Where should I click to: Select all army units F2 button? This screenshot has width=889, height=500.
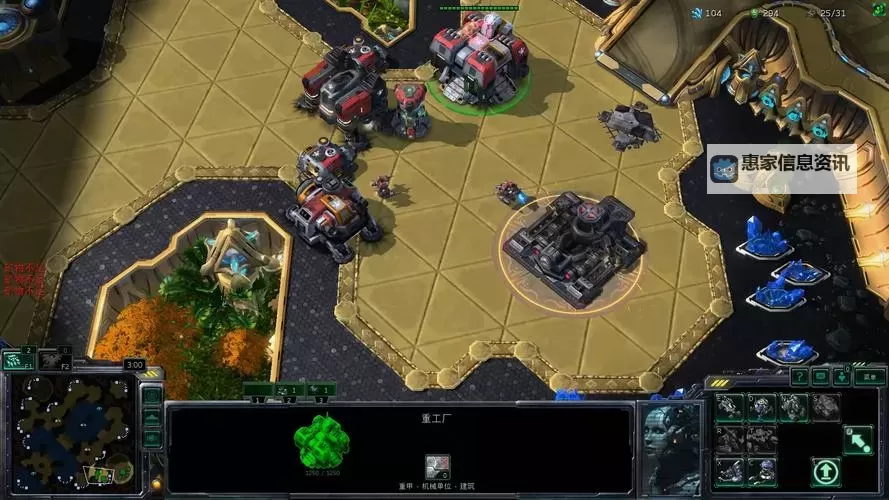pyautogui.click(x=56, y=359)
